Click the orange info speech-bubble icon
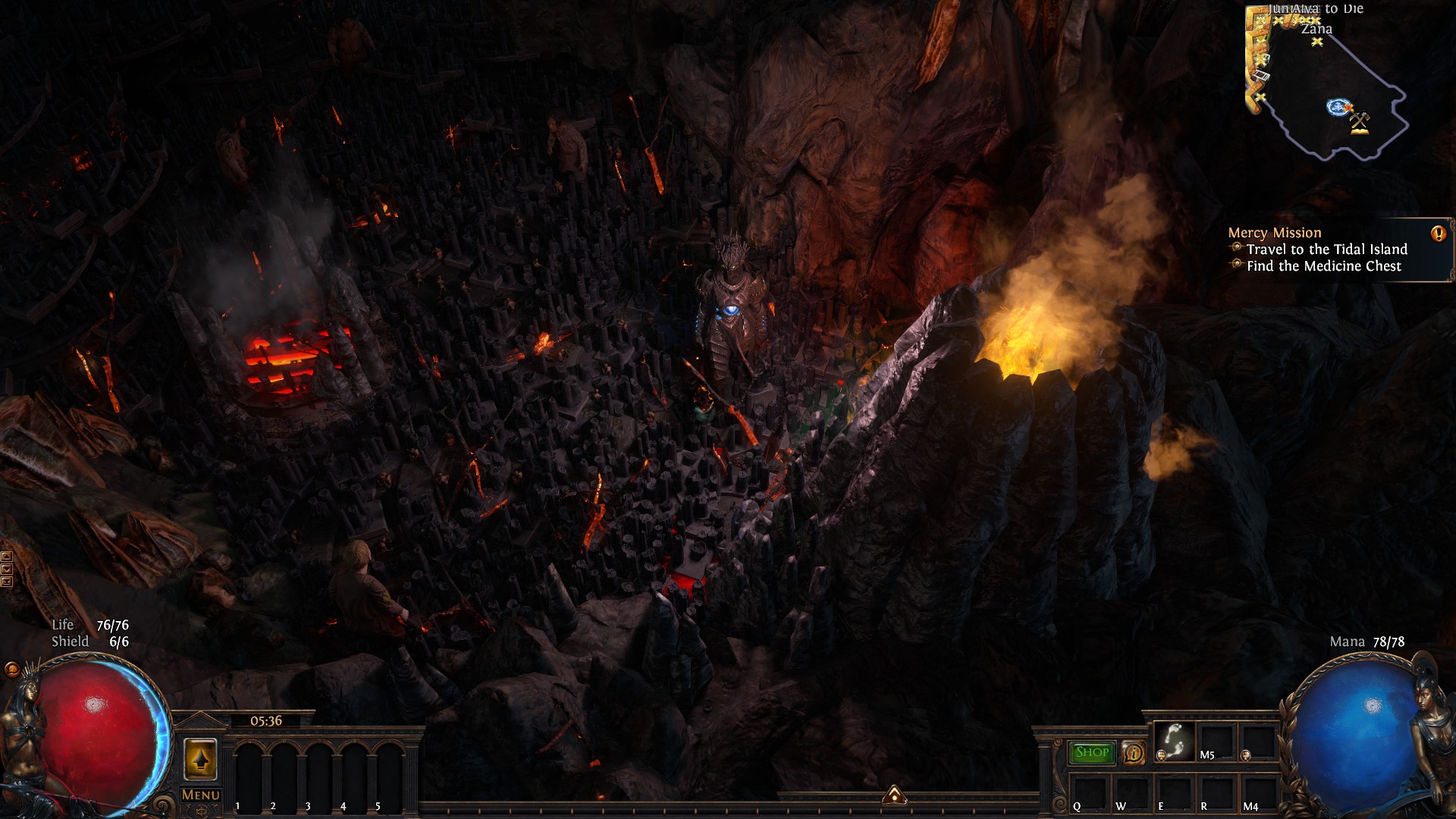Image resolution: width=1456 pixels, height=819 pixels. click(1134, 753)
